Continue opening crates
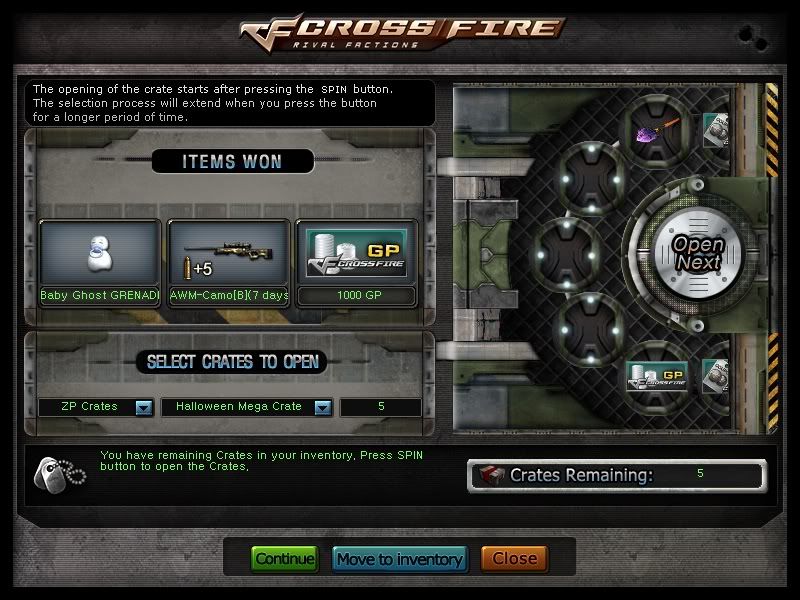The width and height of the screenshot is (800, 600). click(x=284, y=559)
